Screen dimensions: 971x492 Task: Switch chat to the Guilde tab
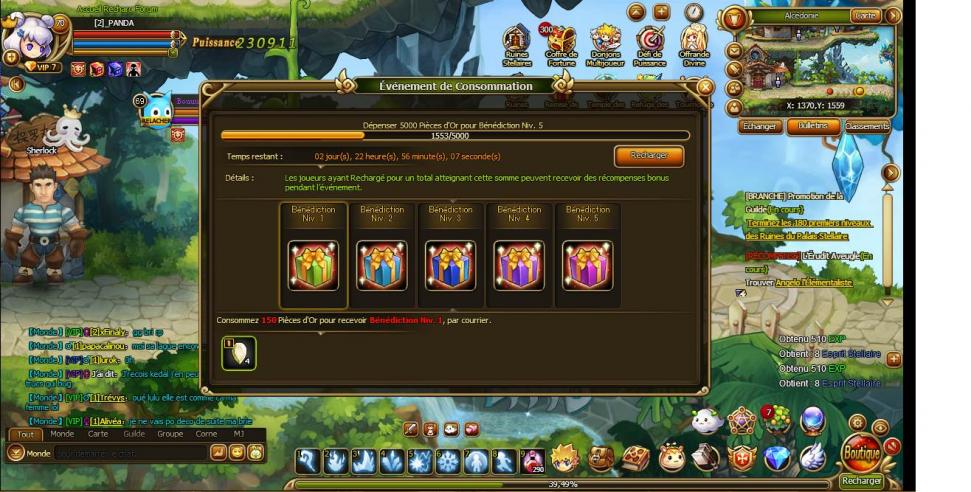[134, 434]
